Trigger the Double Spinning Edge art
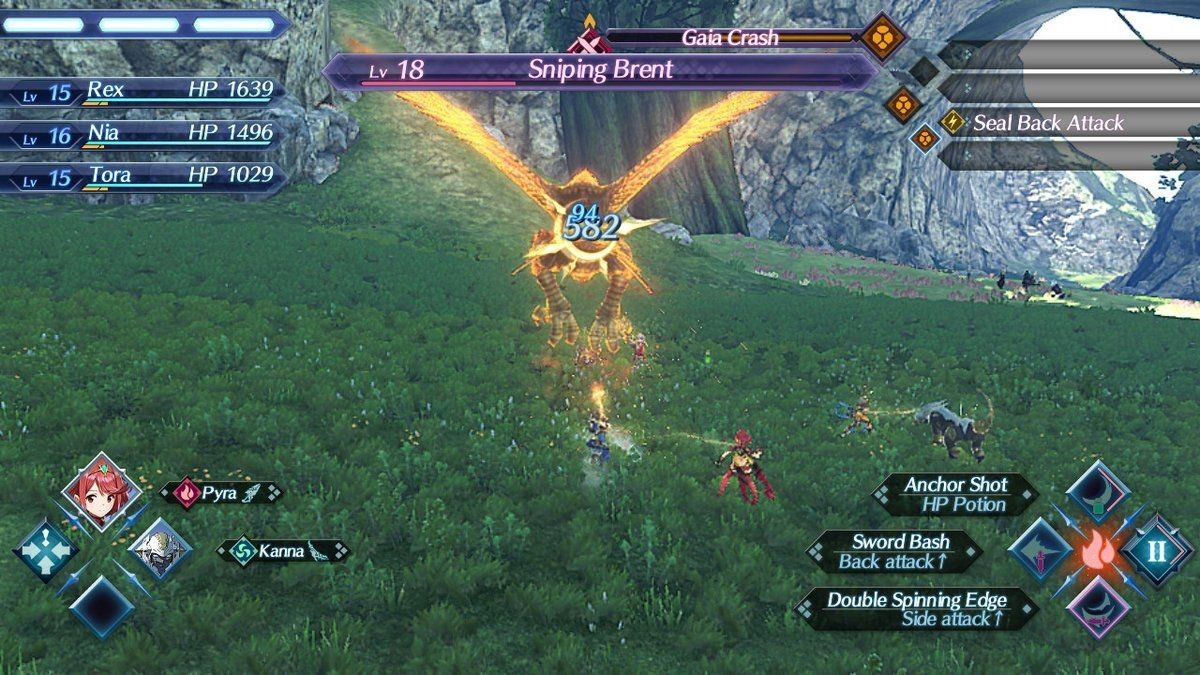The image size is (1200, 675). point(1098,608)
